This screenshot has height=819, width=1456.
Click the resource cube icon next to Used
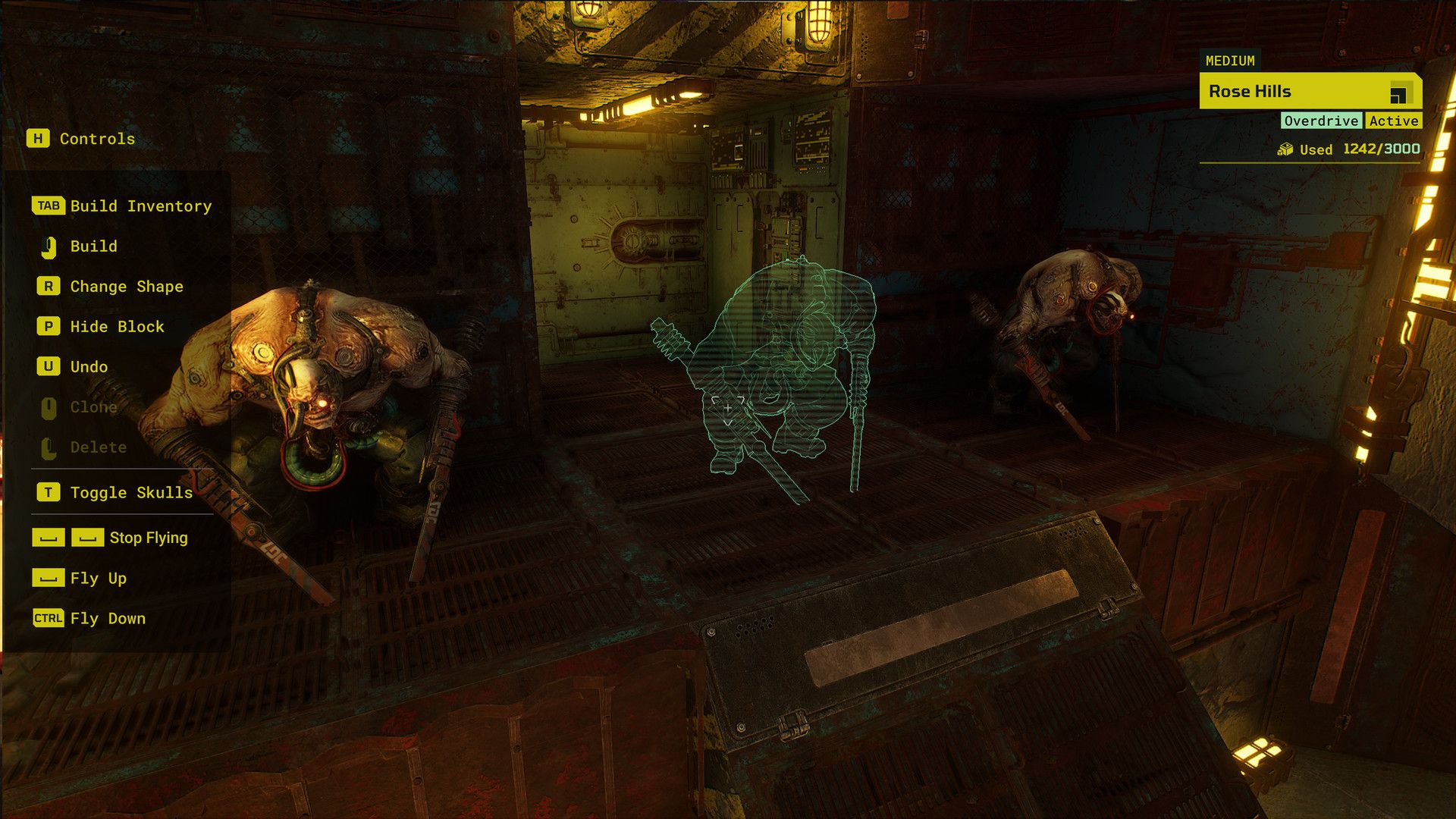coord(1287,149)
